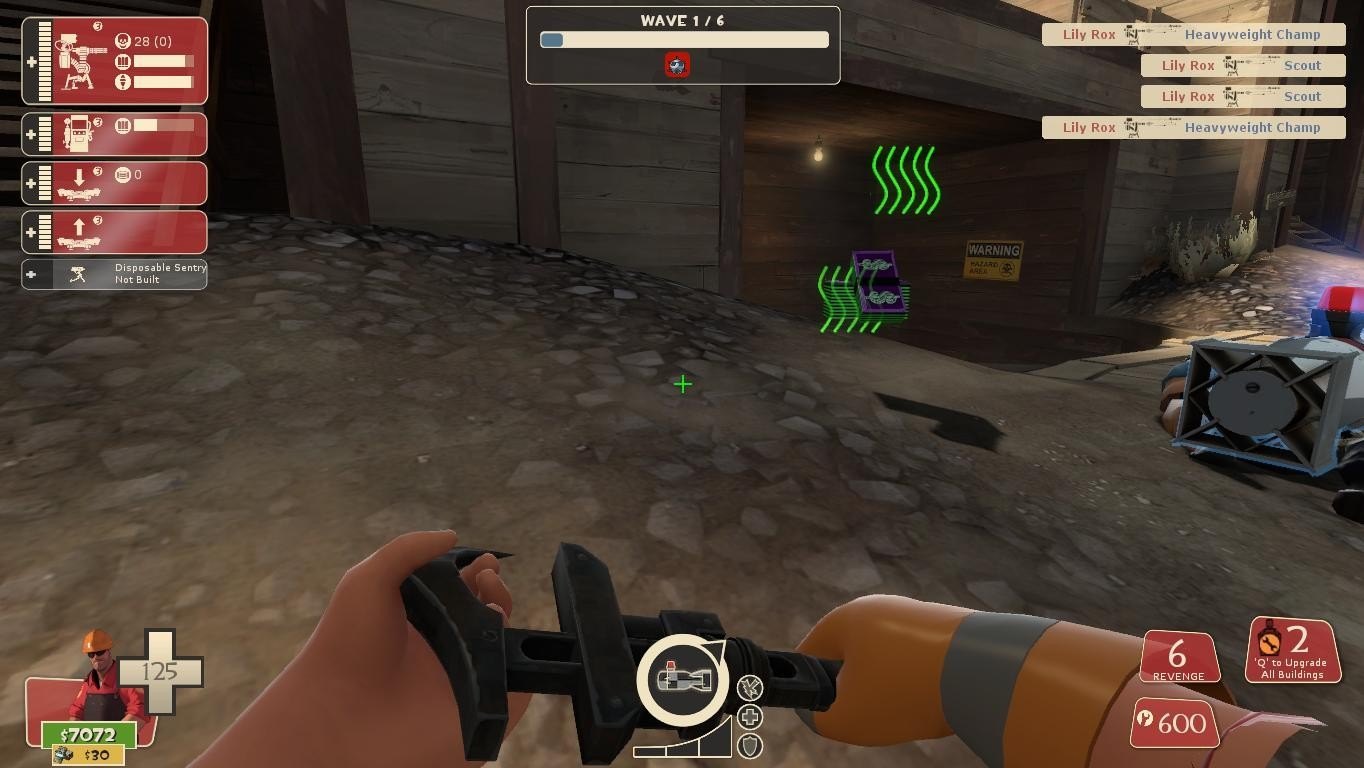
Task: Select the sentry gun status panel
Action: (114, 61)
